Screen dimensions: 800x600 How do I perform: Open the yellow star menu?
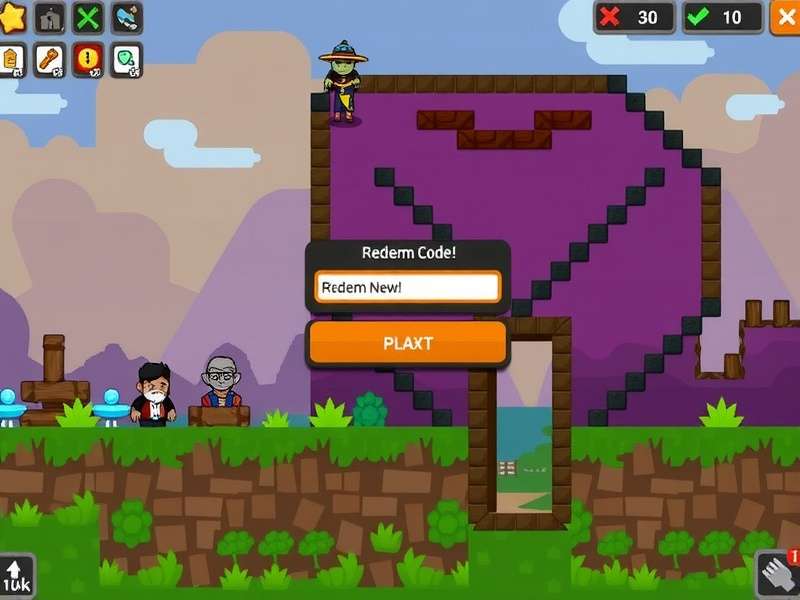pyautogui.click(x=10, y=17)
